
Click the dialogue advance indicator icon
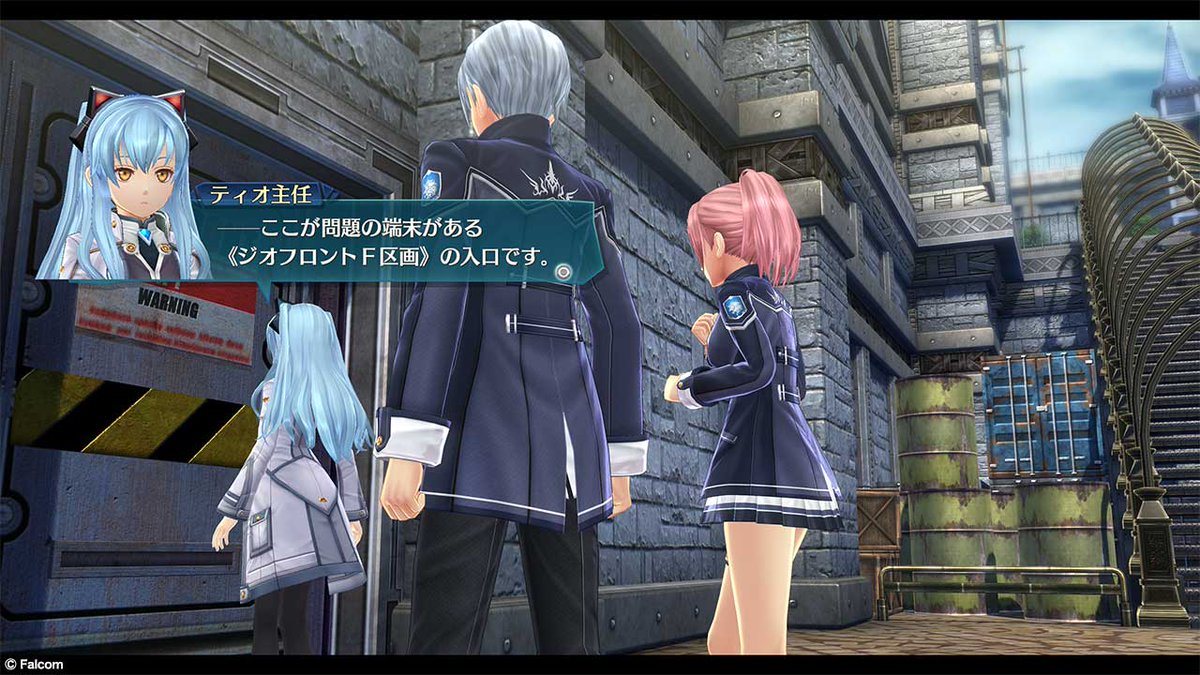click(565, 270)
